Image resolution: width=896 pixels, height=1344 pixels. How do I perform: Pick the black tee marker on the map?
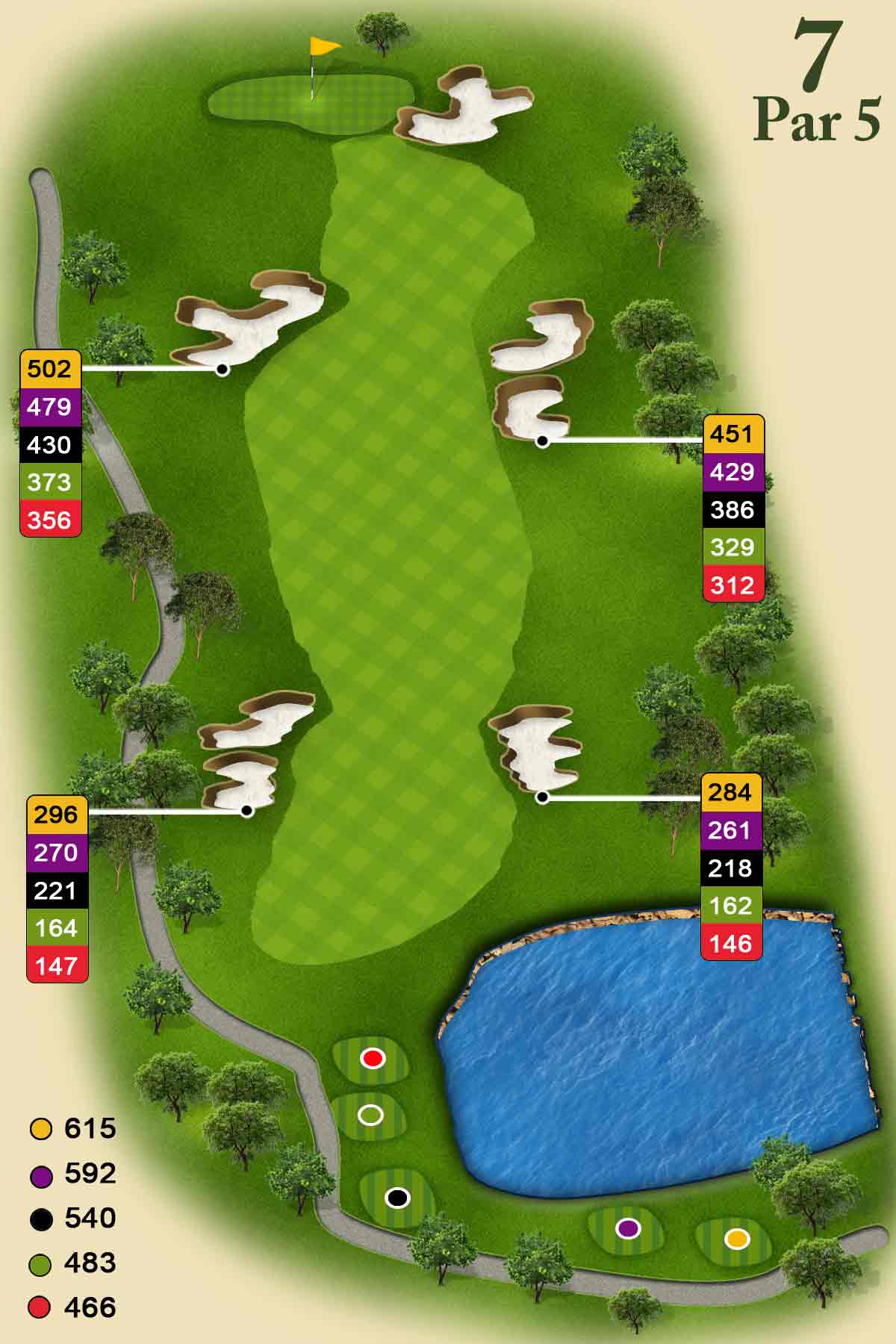397,1198
